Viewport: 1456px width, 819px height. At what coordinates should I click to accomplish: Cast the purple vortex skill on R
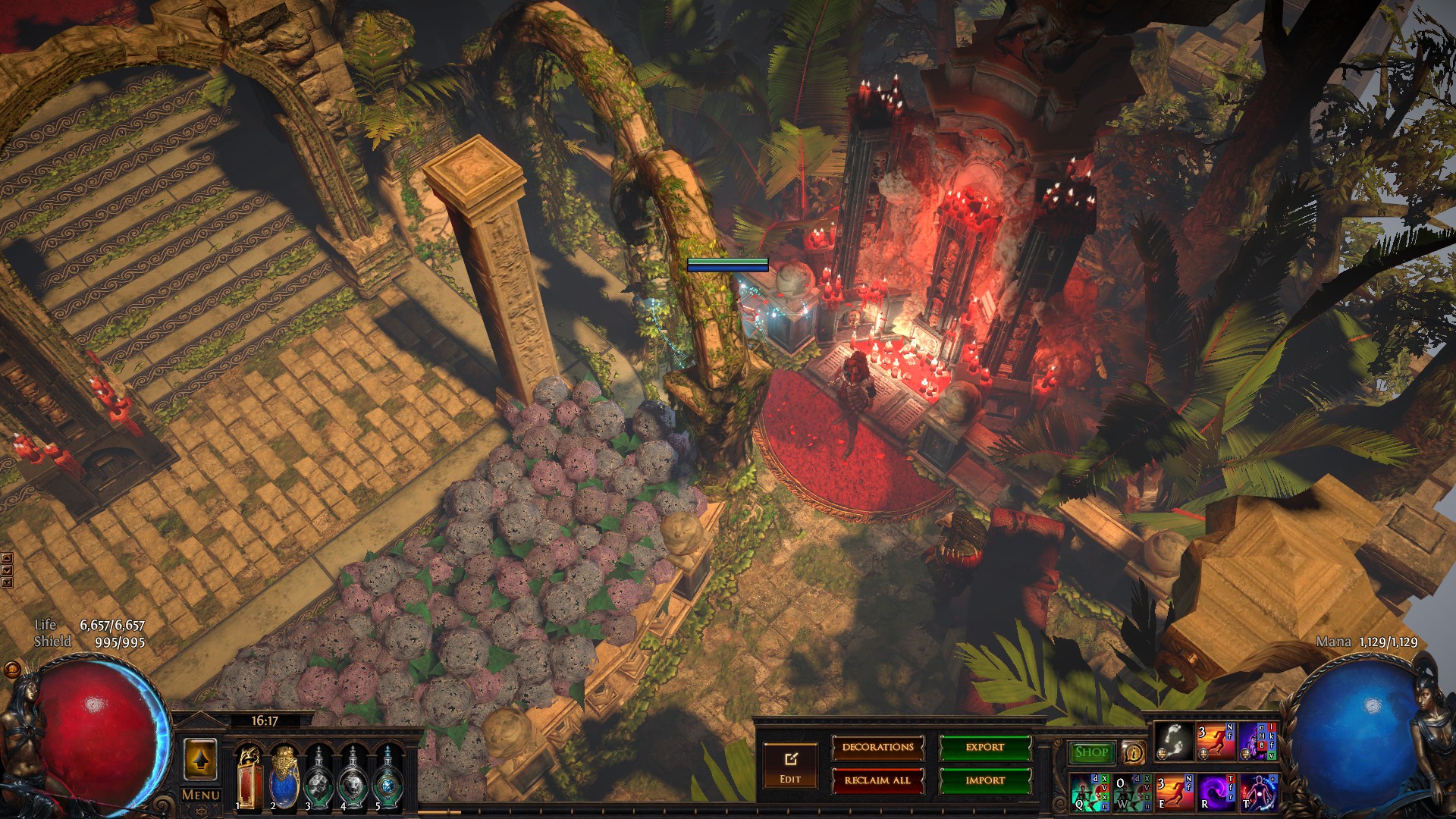[x=1216, y=792]
